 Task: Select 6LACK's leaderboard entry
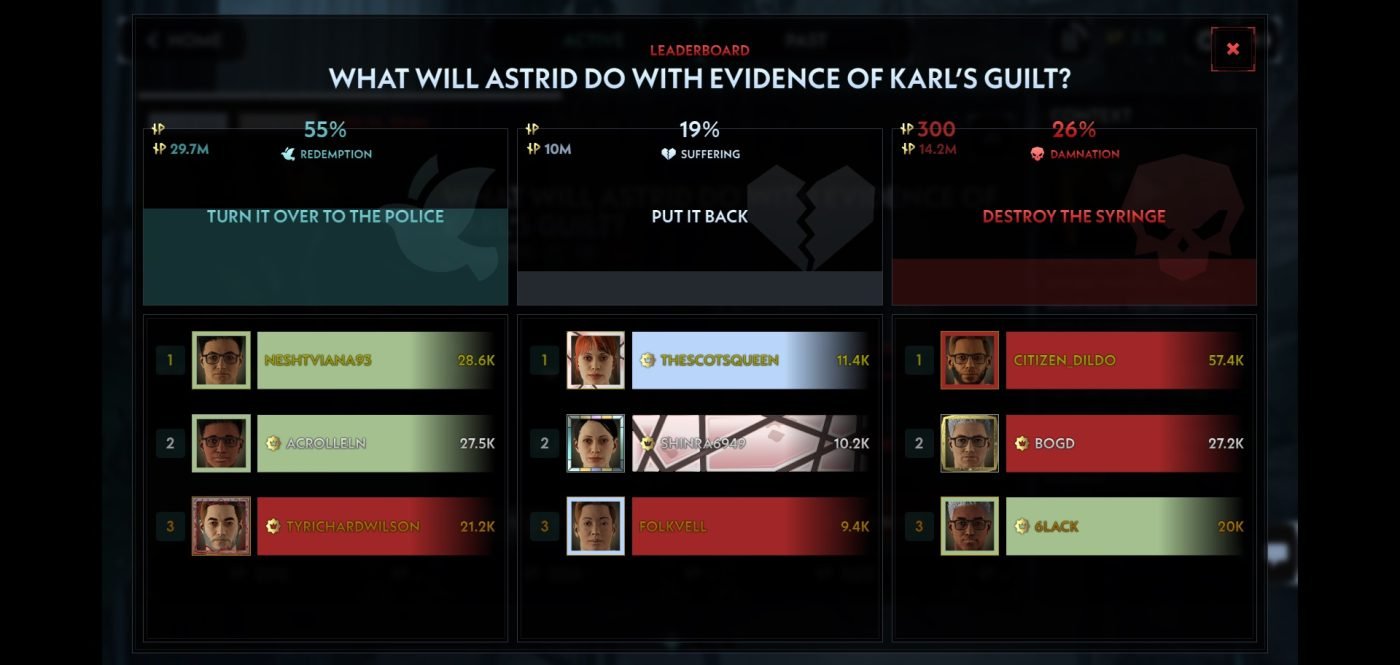(x=1124, y=526)
